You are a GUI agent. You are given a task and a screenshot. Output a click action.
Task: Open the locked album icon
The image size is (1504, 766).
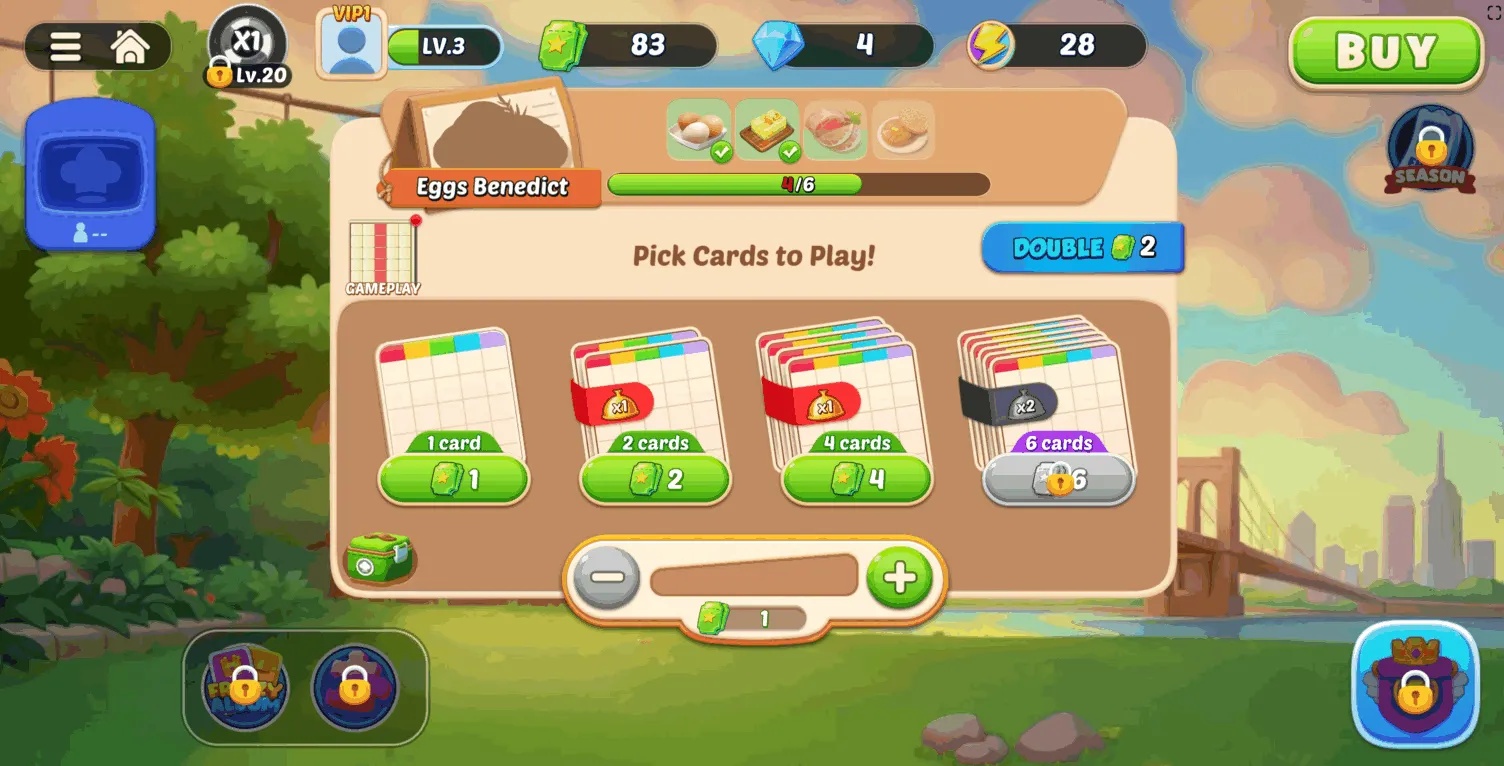coord(245,688)
